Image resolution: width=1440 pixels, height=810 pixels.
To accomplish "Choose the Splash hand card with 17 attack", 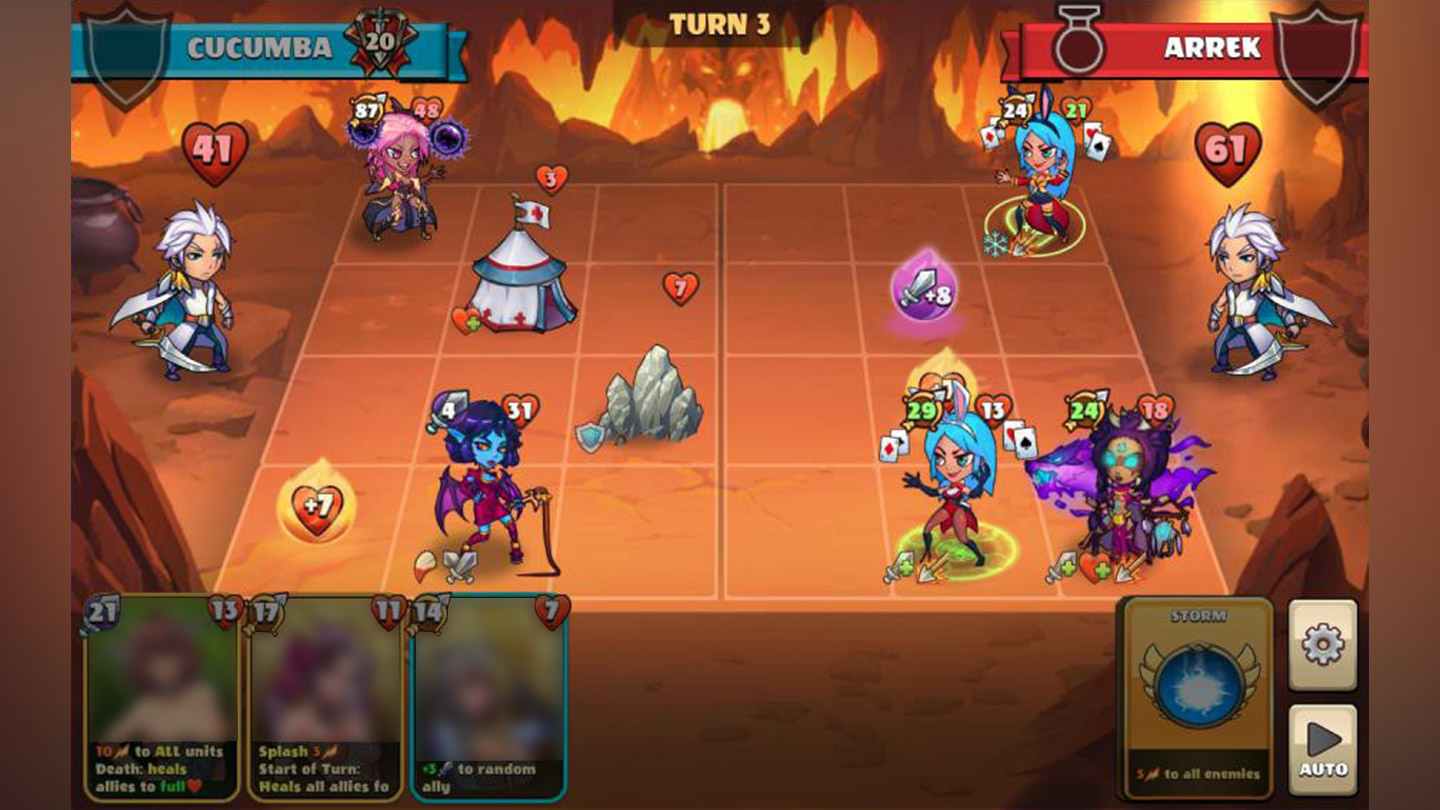I will (325, 698).
